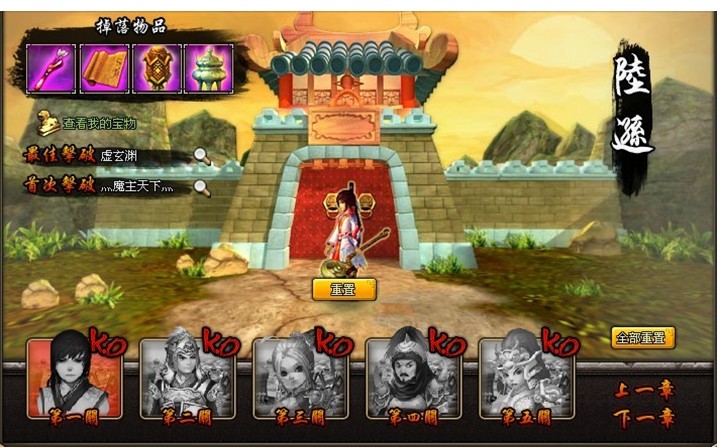The image size is (725, 448).
Task: Pick the 第五關 stage tile
Action: pos(526,377)
